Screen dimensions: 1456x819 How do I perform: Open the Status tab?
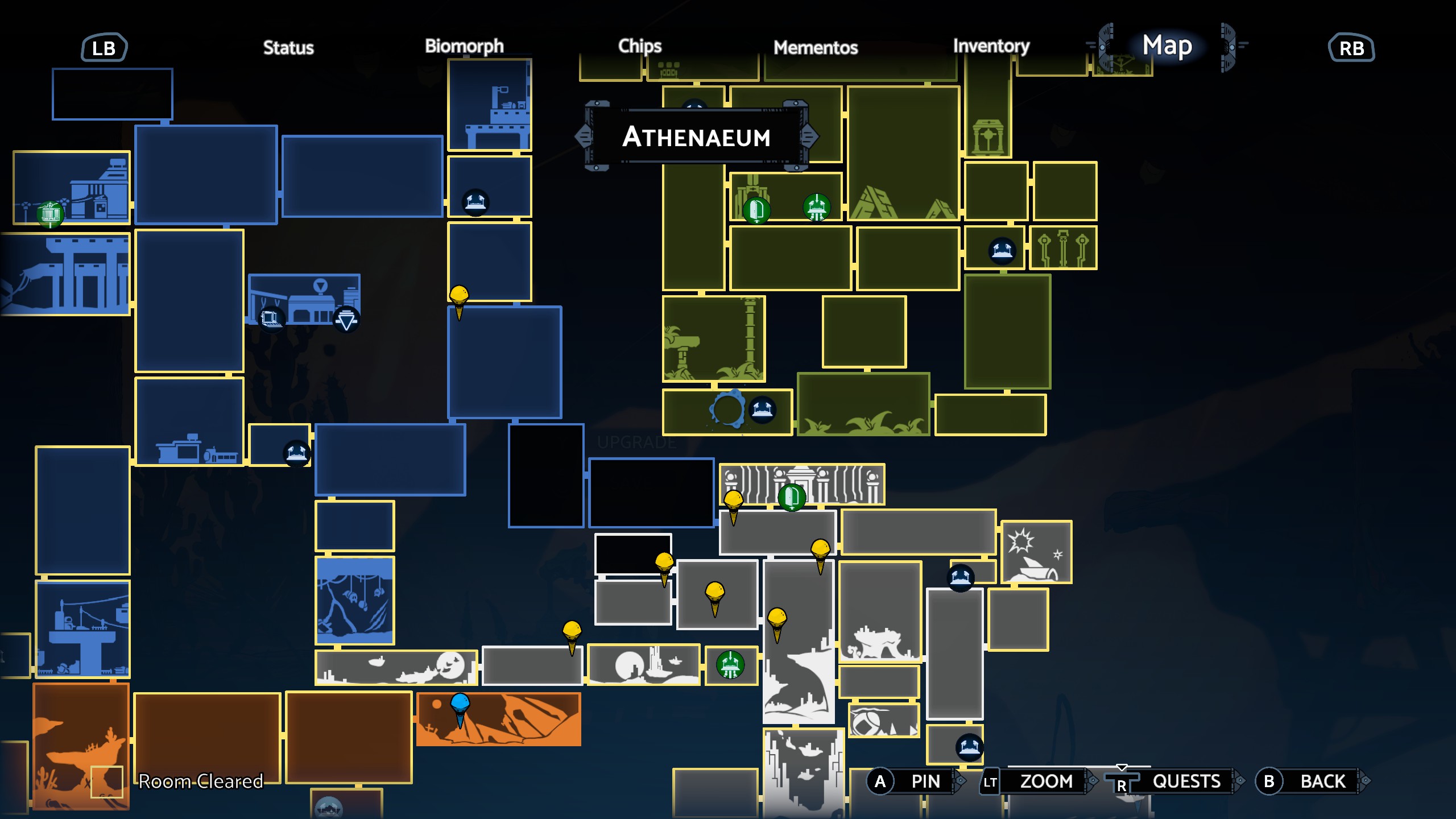(x=288, y=48)
